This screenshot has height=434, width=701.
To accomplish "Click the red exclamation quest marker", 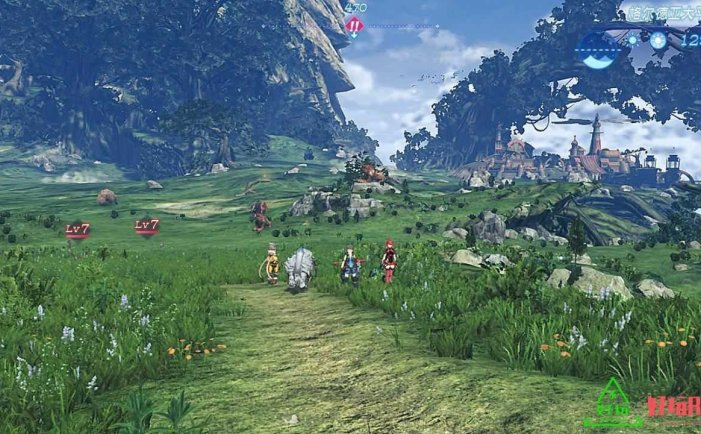I will point(354,27).
